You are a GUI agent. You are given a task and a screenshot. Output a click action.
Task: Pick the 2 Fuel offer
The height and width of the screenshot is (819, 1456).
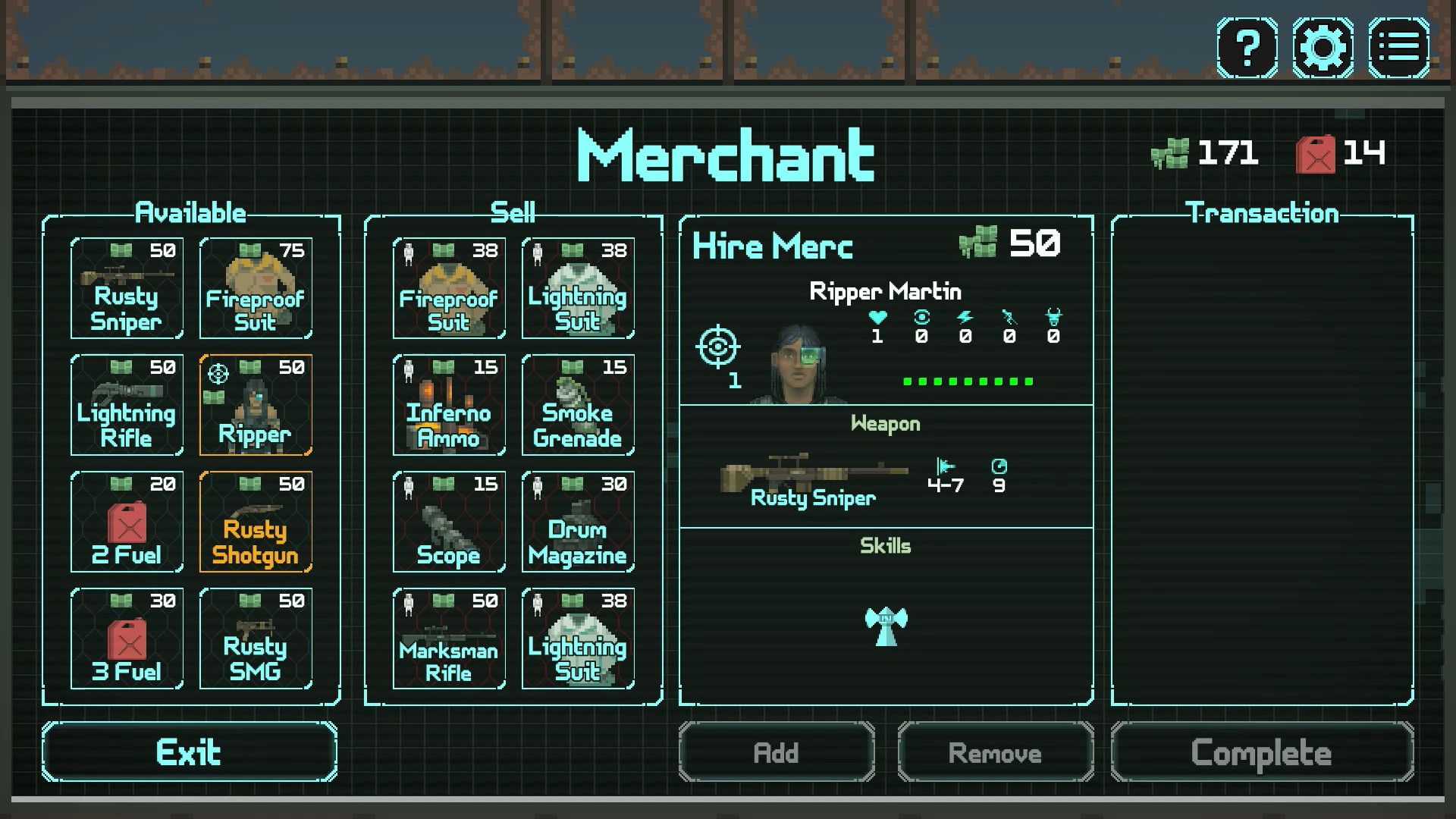pyautogui.click(x=127, y=522)
